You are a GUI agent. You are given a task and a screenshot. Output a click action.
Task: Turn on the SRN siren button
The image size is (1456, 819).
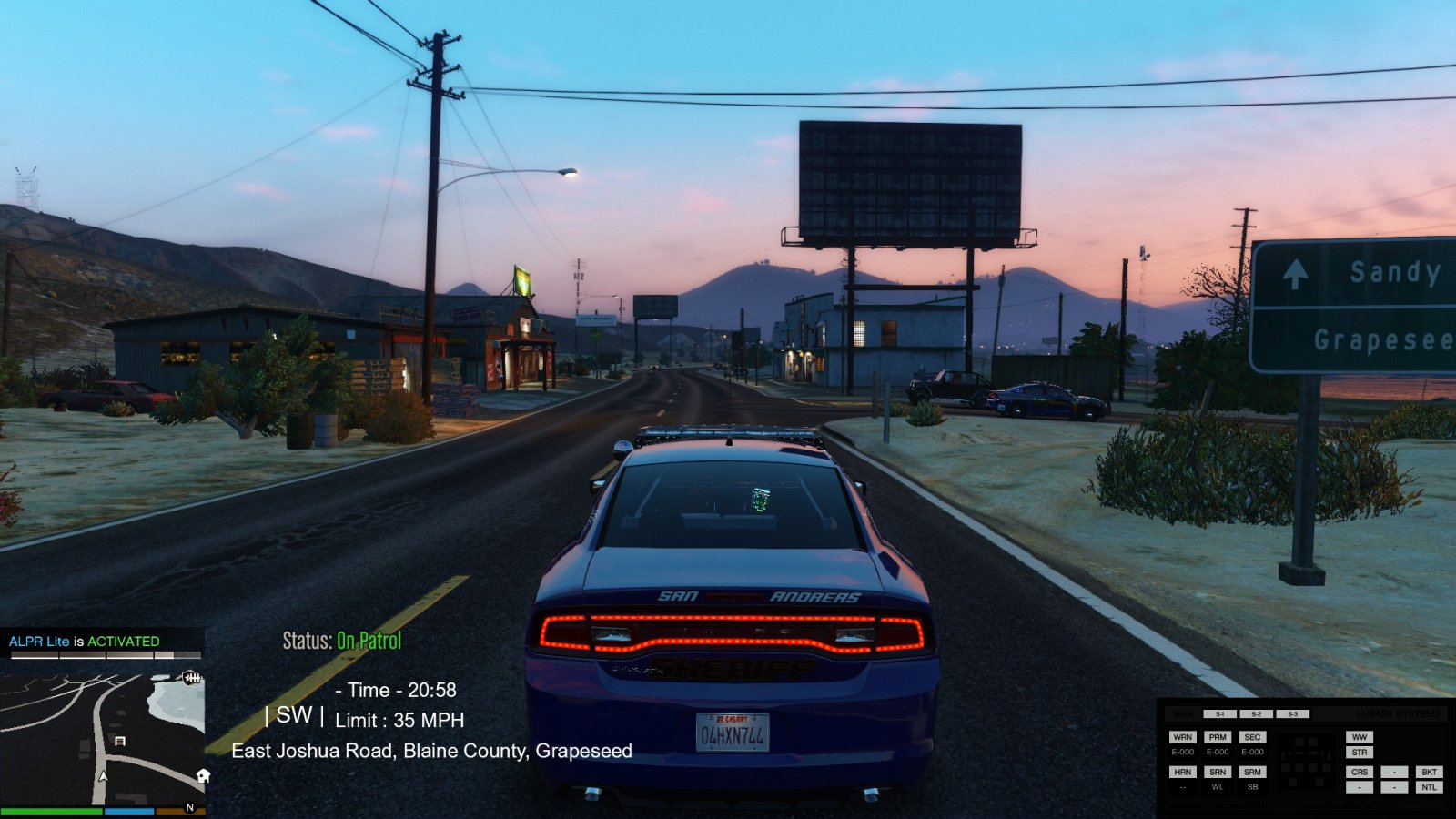click(1218, 772)
